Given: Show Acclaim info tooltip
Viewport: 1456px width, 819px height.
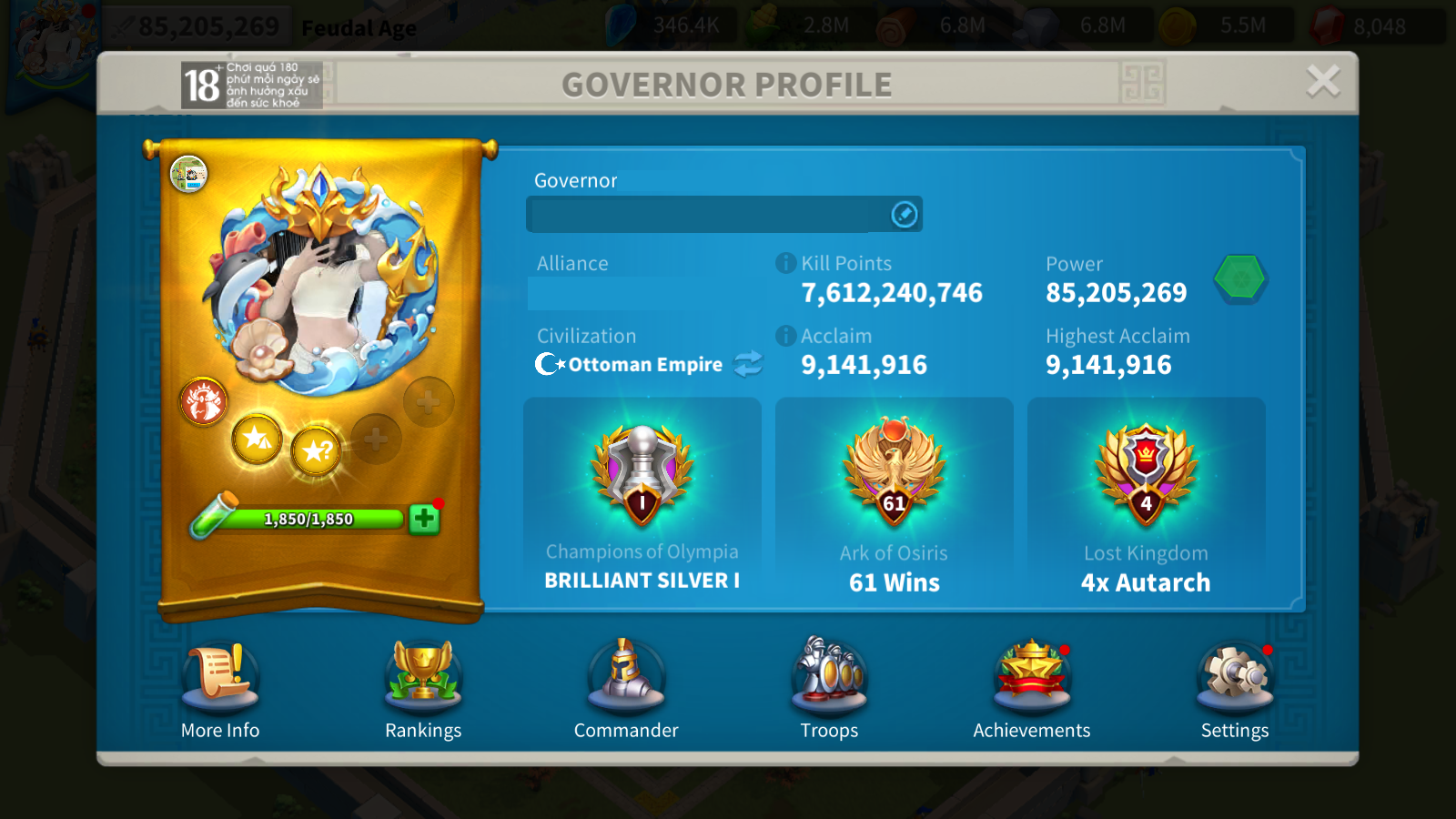Looking at the screenshot, I should [x=785, y=336].
